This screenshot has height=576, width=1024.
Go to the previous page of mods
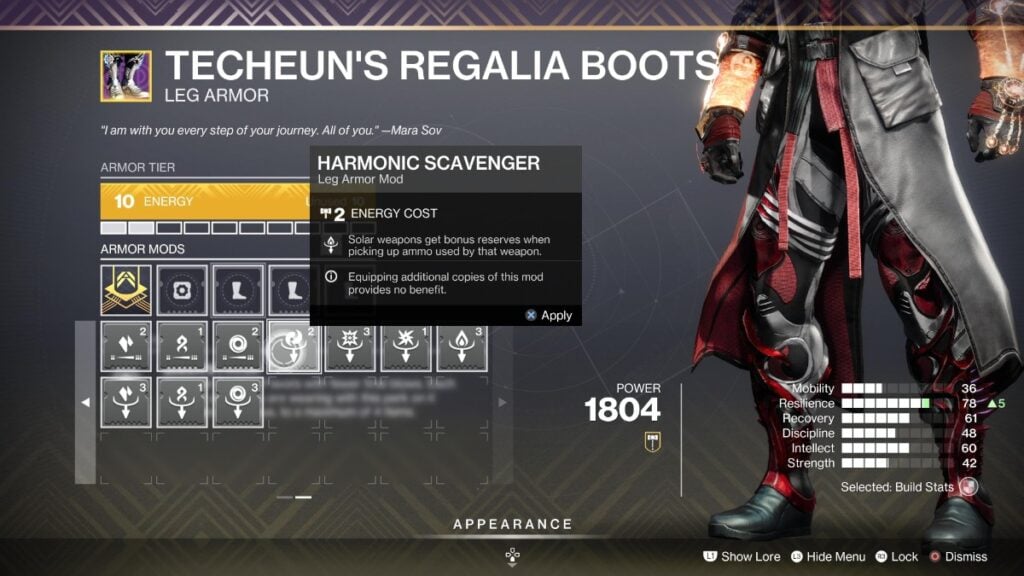[x=85, y=402]
